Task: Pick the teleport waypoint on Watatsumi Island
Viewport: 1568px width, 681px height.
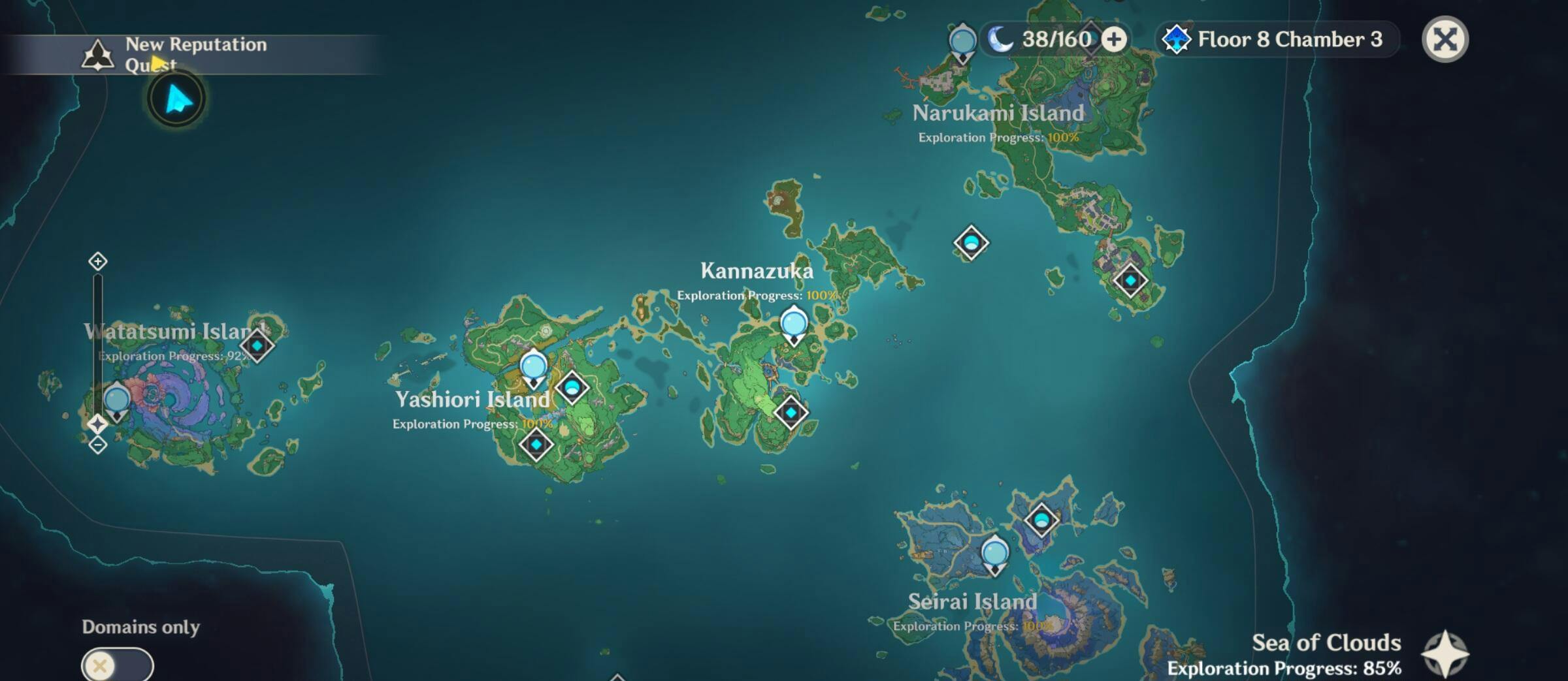Action: [117, 400]
